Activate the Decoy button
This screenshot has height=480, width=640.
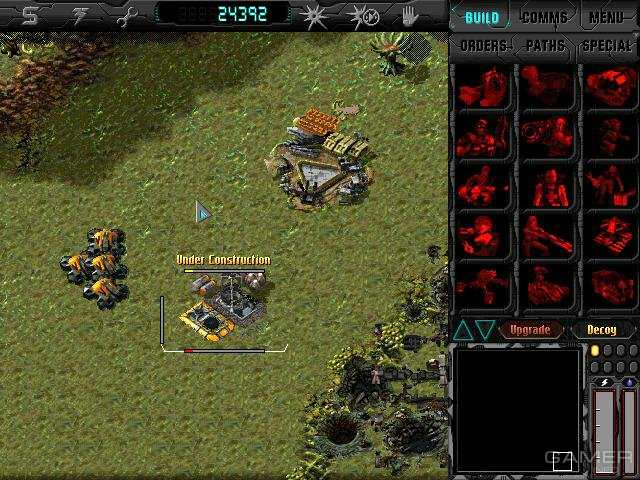[604, 329]
